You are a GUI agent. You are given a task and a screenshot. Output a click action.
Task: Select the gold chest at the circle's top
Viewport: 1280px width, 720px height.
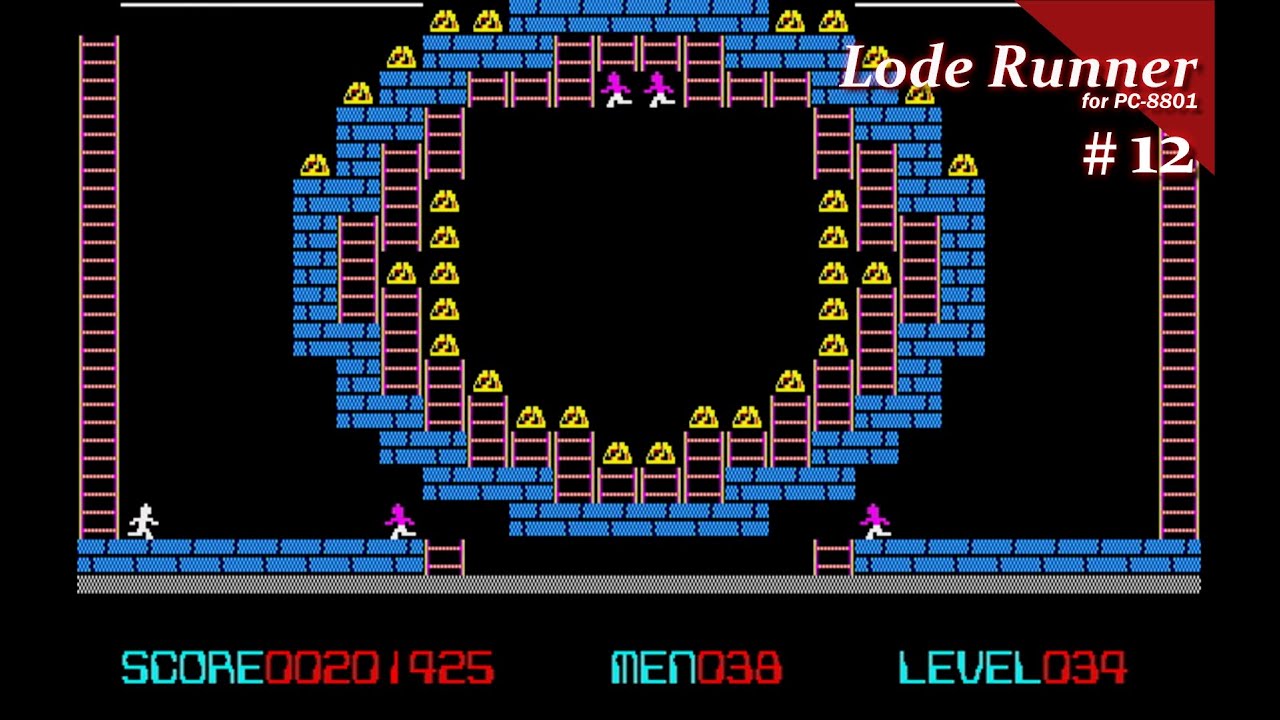pos(447,18)
